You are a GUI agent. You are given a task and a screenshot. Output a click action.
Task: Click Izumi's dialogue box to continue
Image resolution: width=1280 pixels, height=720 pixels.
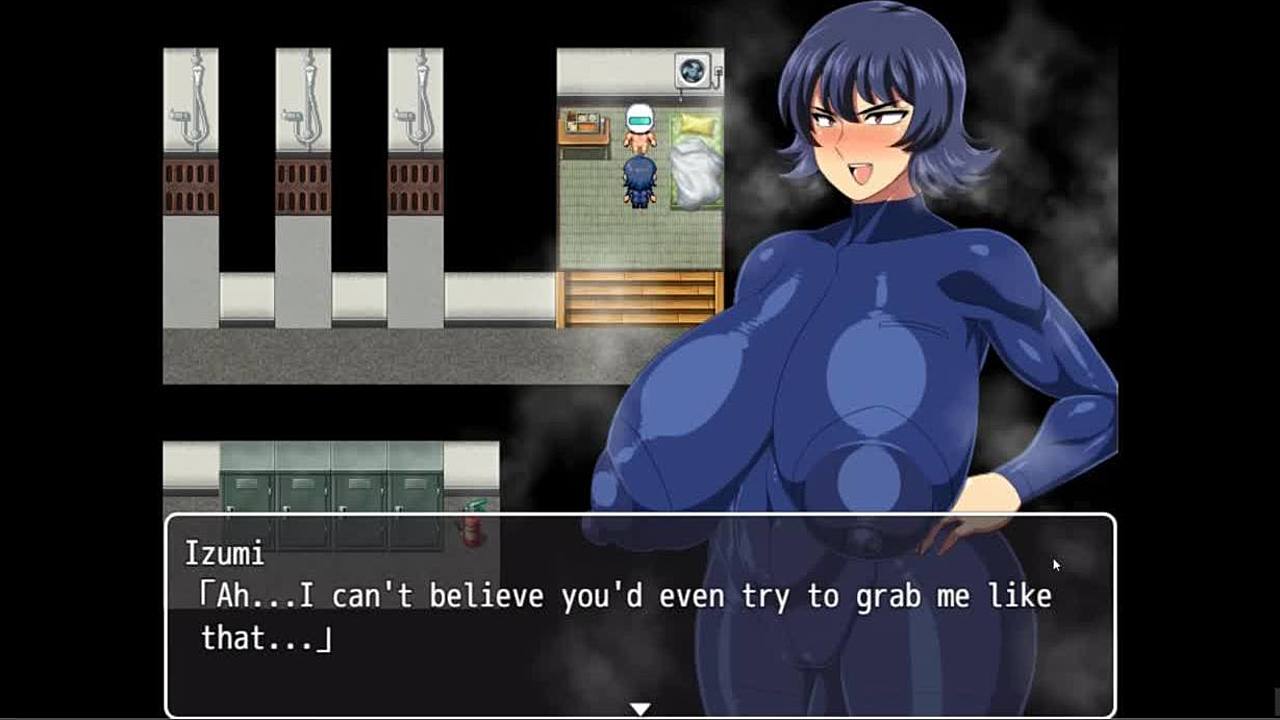click(640, 615)
